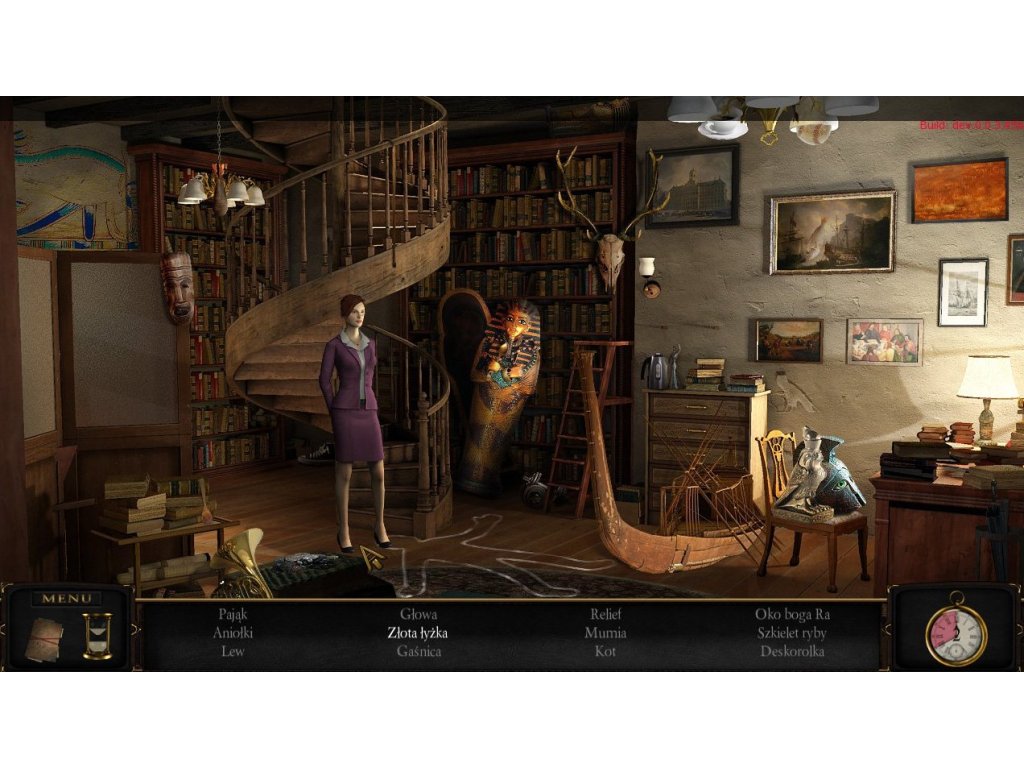1024x768 pixels.
Task: Click the 'Szkielet ryby' entry
Action: (x=792, y=633)
